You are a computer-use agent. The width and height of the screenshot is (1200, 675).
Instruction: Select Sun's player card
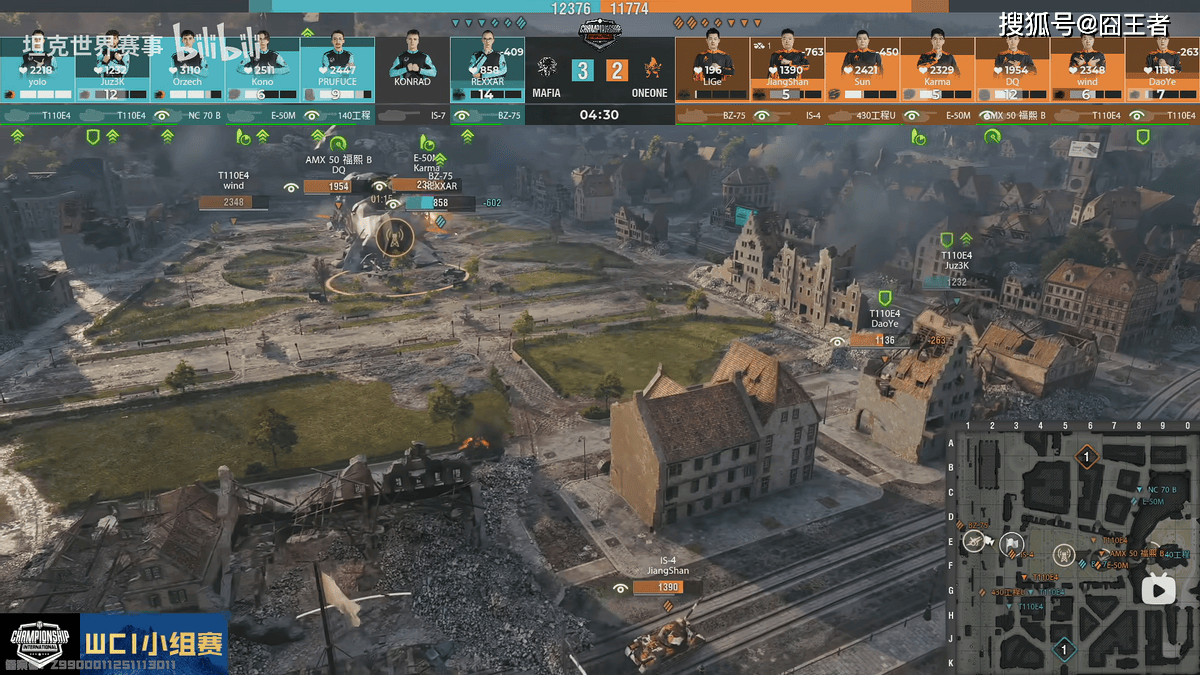click(862, 70)
